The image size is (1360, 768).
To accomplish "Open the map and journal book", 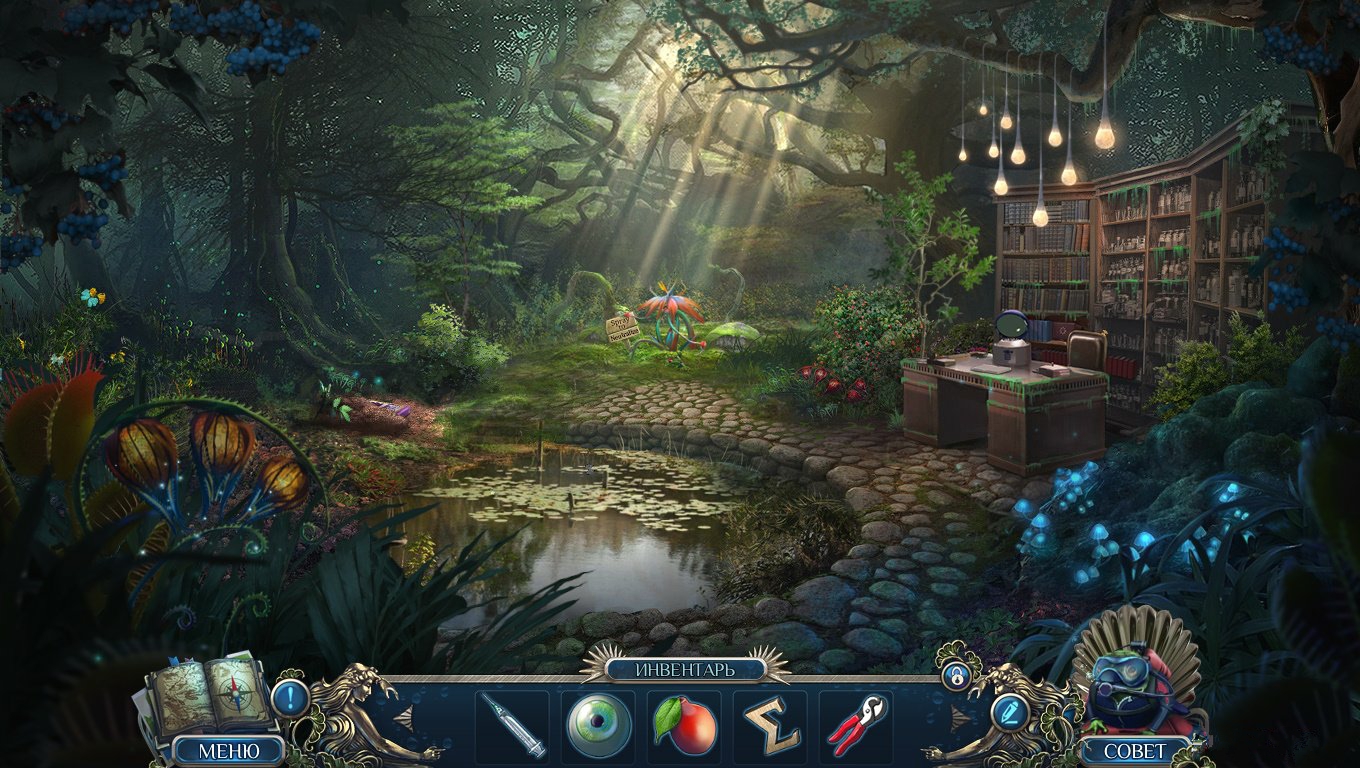I will click(x=210, y=694).
